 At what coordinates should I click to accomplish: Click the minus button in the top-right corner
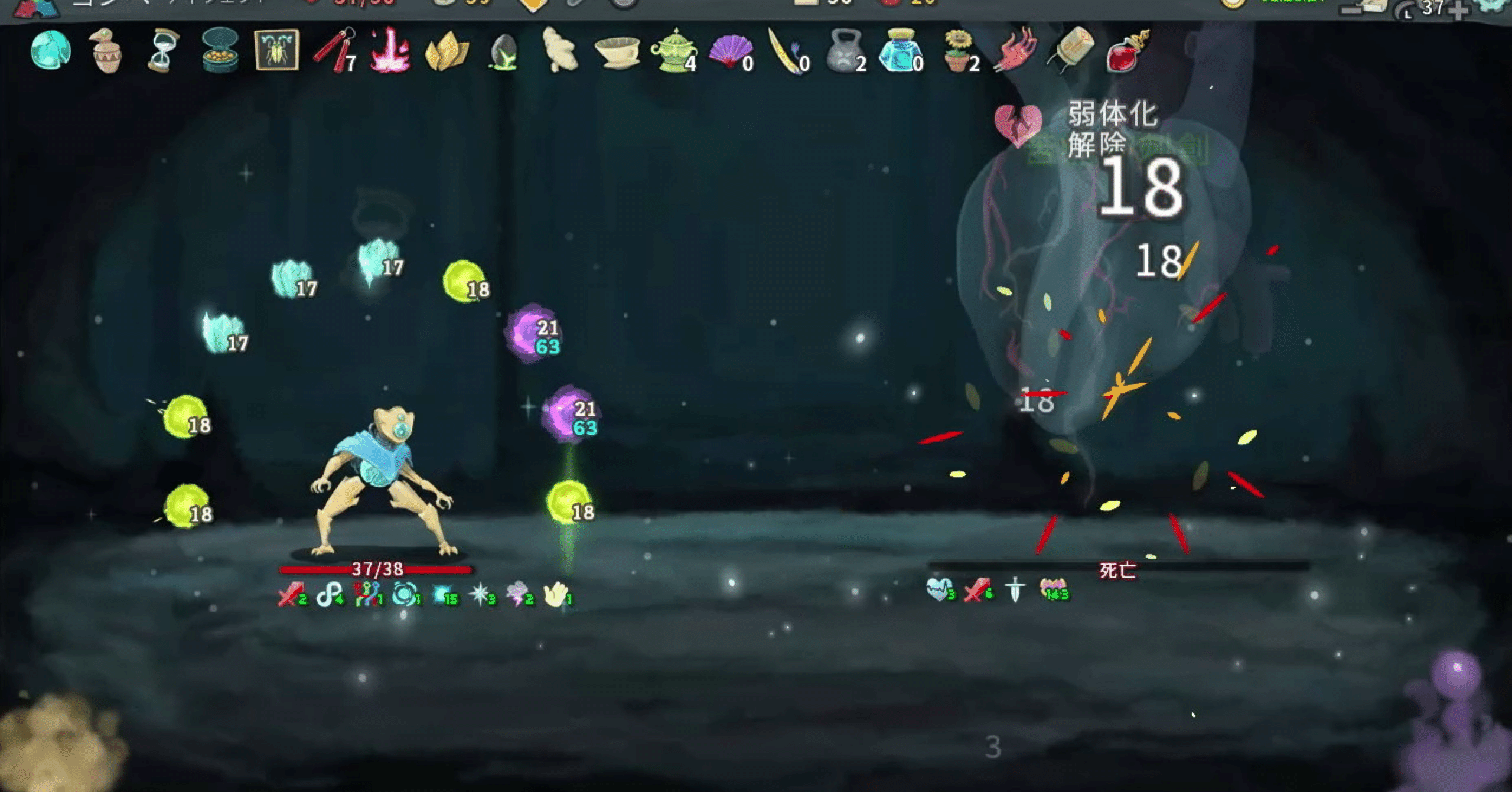[x=1351, y=10]
